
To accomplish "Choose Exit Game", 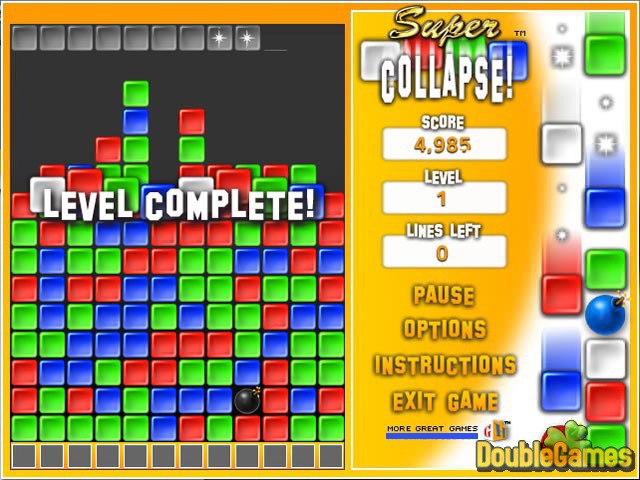I will tap(445, 401).
